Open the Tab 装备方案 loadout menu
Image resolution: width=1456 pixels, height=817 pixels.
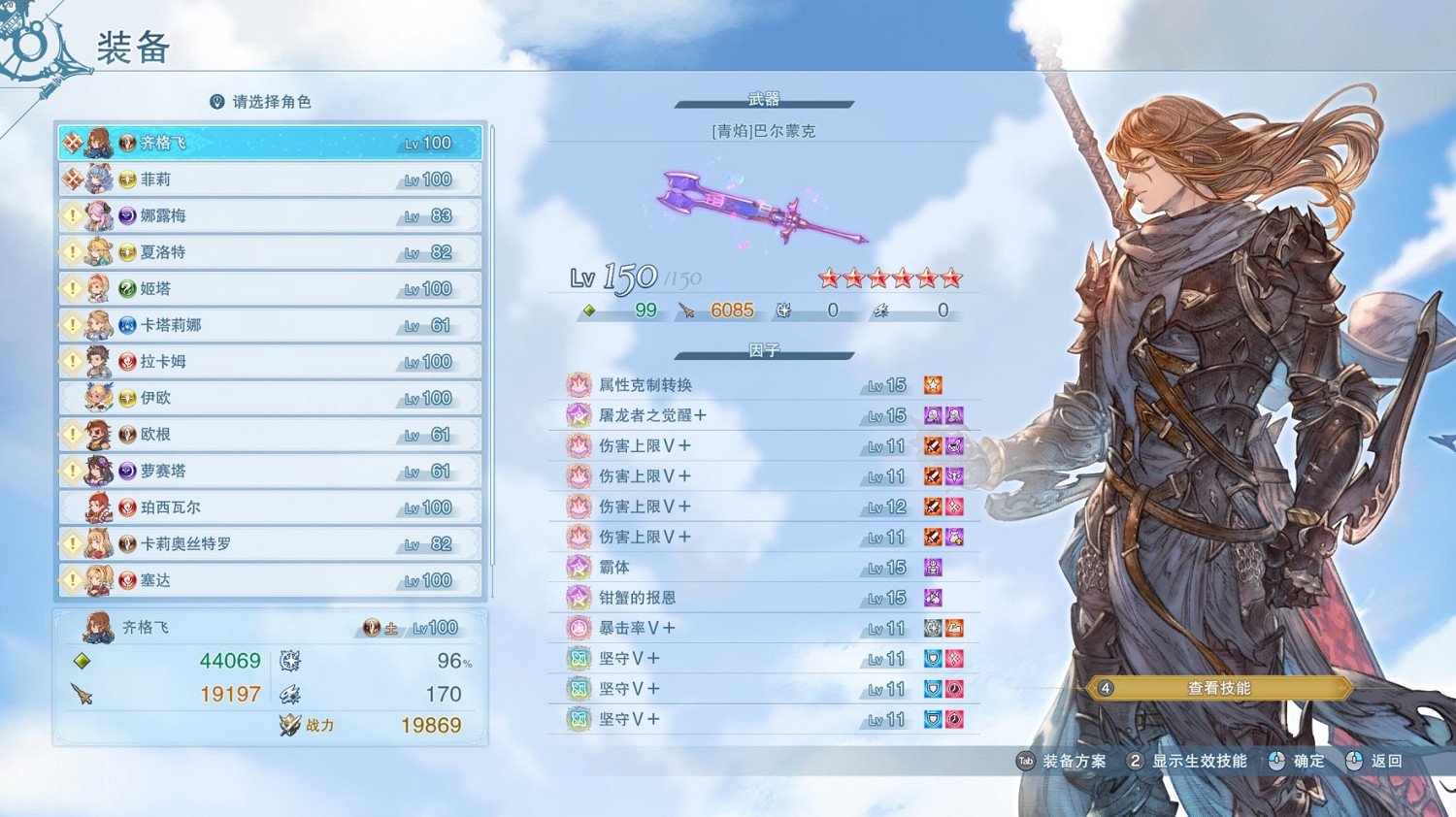click(1065, 762)
